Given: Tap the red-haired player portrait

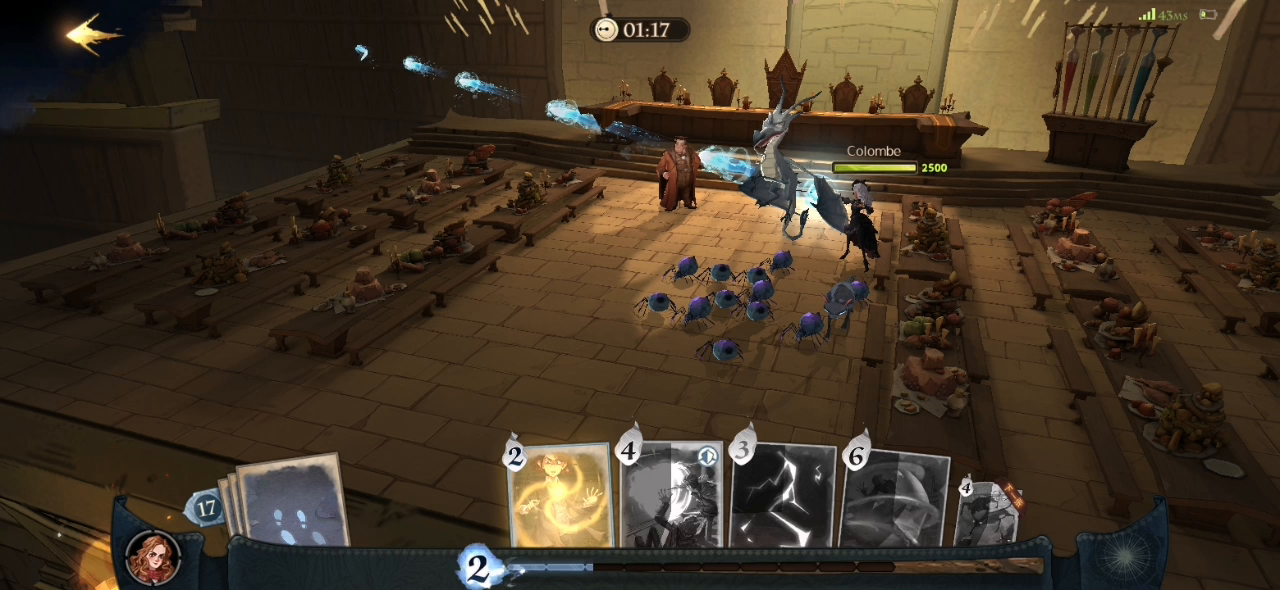Looking at the screenshot, I should [154, 558].
